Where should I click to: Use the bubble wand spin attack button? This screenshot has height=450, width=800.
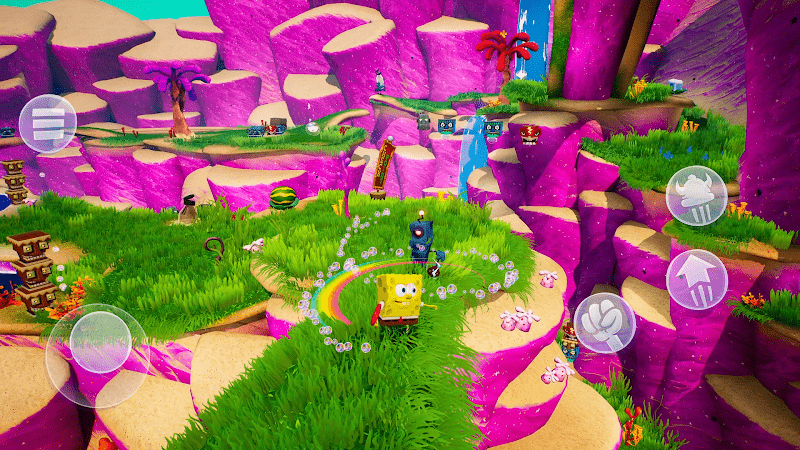tap(604, 322)
